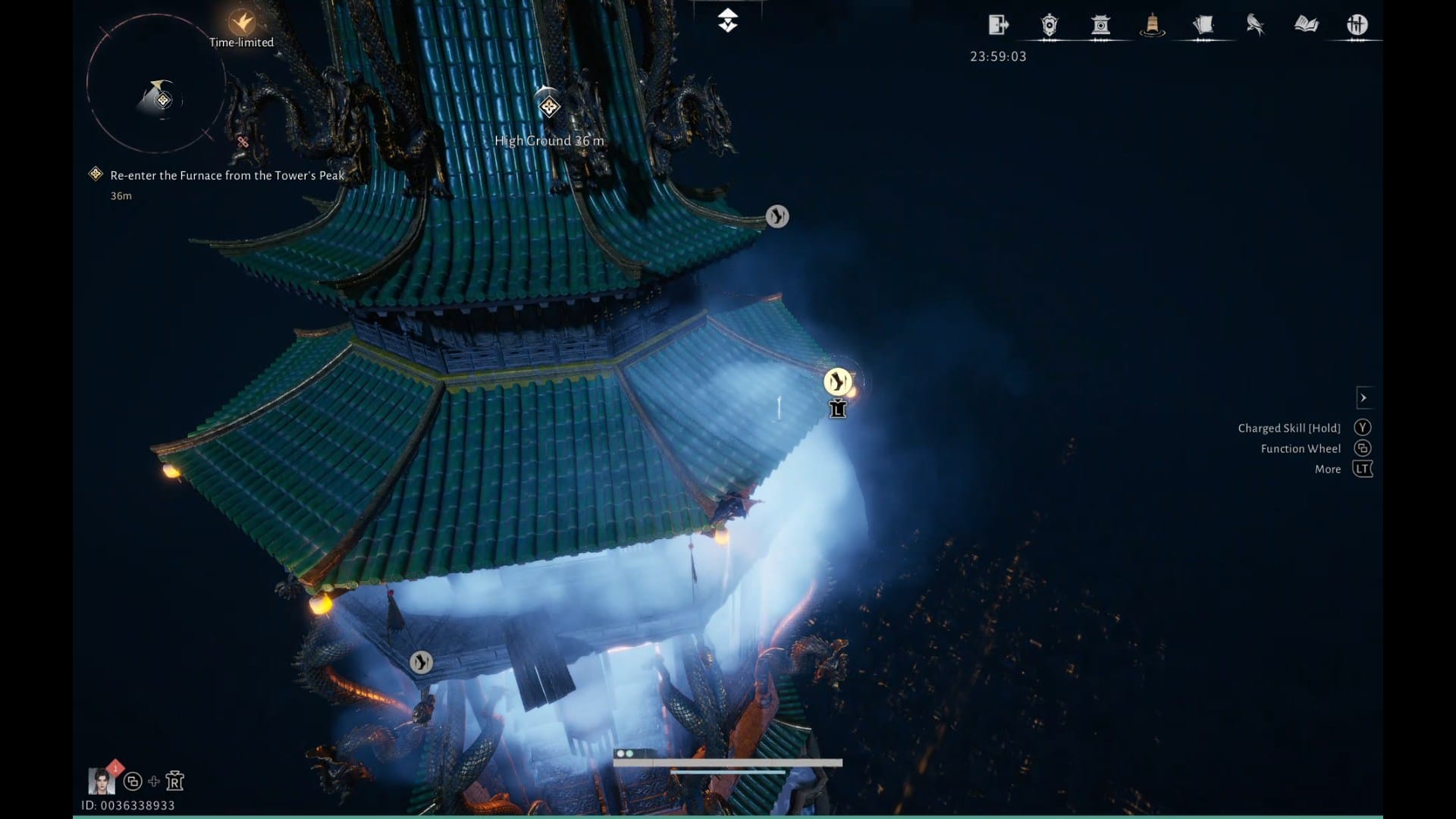This screenshot has width=1456, height=819.
Task: Open the Time-limited event icon
Action: click(242, 23)
